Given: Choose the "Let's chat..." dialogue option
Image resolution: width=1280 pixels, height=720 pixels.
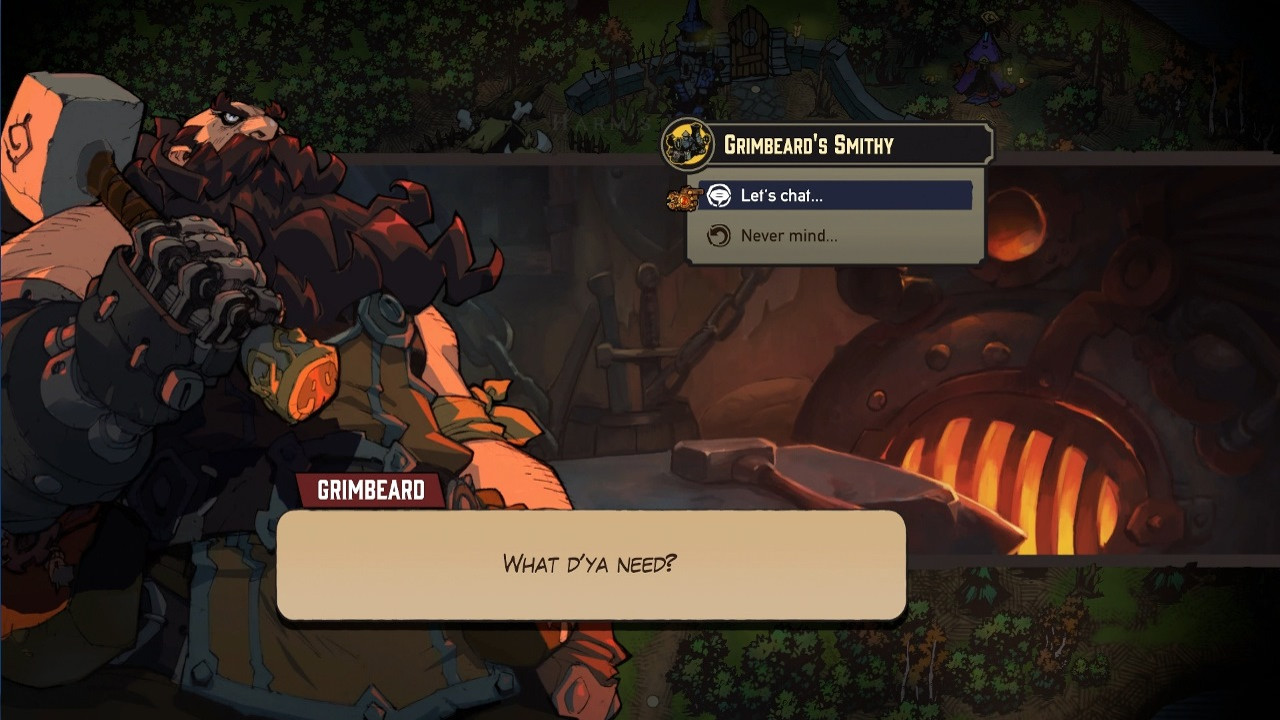Looking at the screenshot, I should (x=781, y=196).
